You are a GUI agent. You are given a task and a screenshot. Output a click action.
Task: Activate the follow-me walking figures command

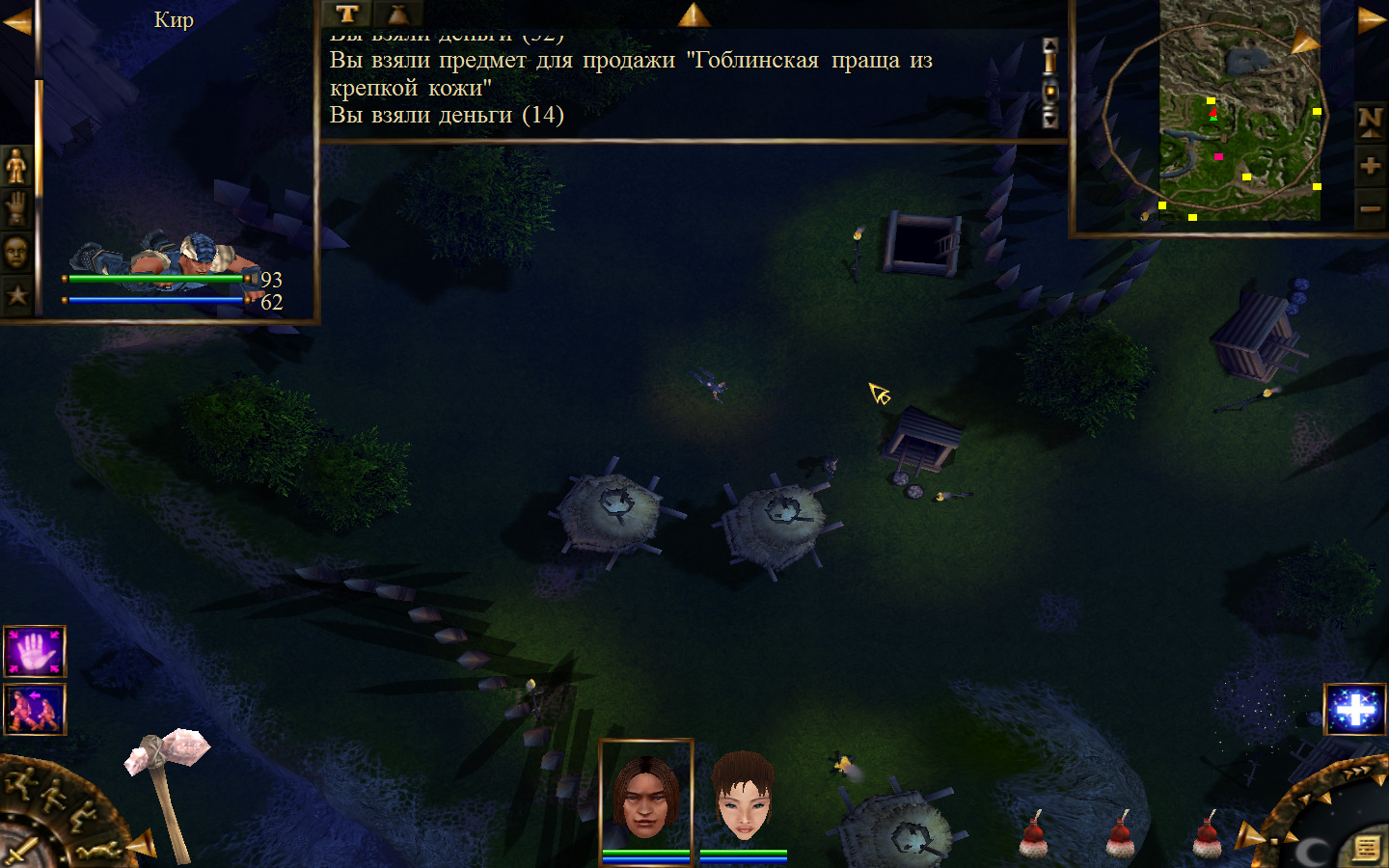(x=35, y=709)
